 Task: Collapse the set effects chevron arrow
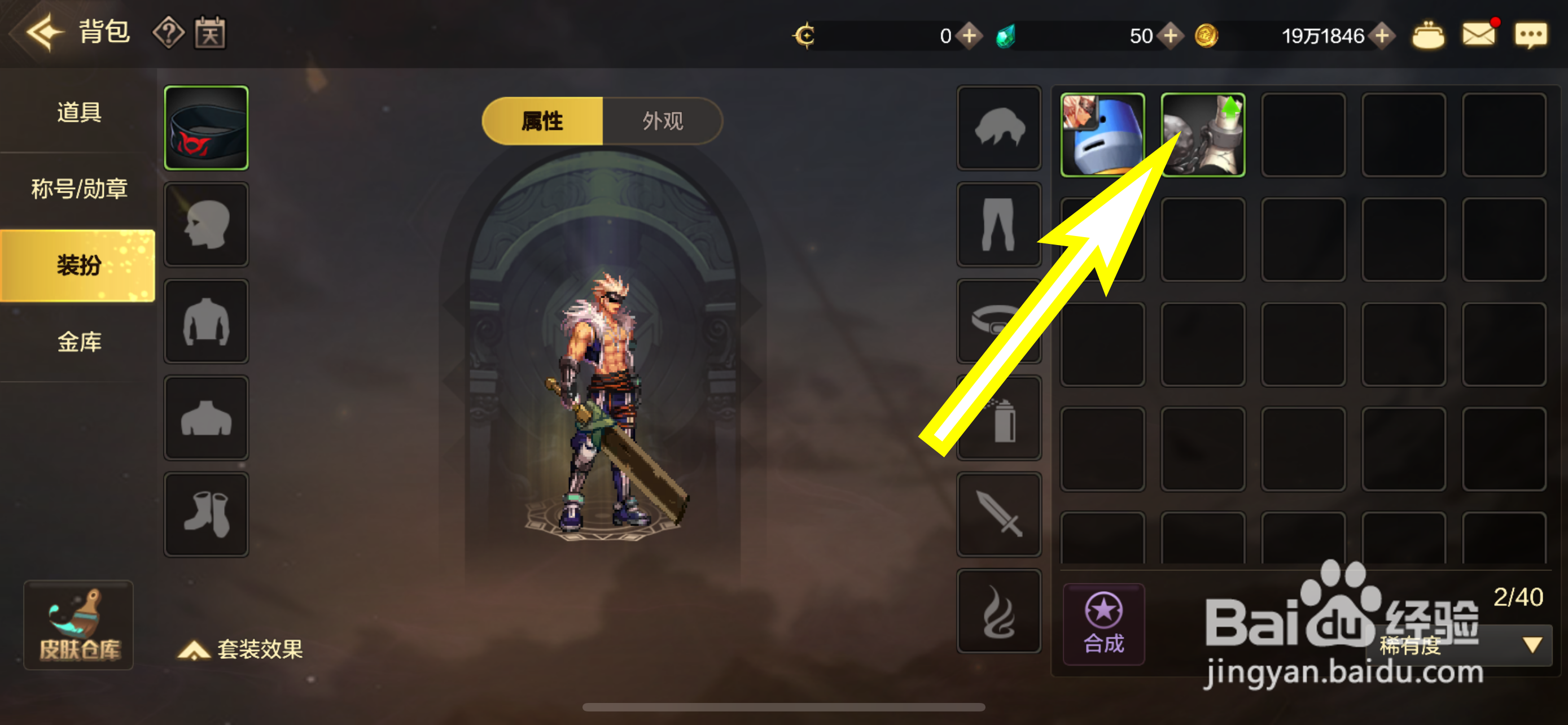point(193,650)
